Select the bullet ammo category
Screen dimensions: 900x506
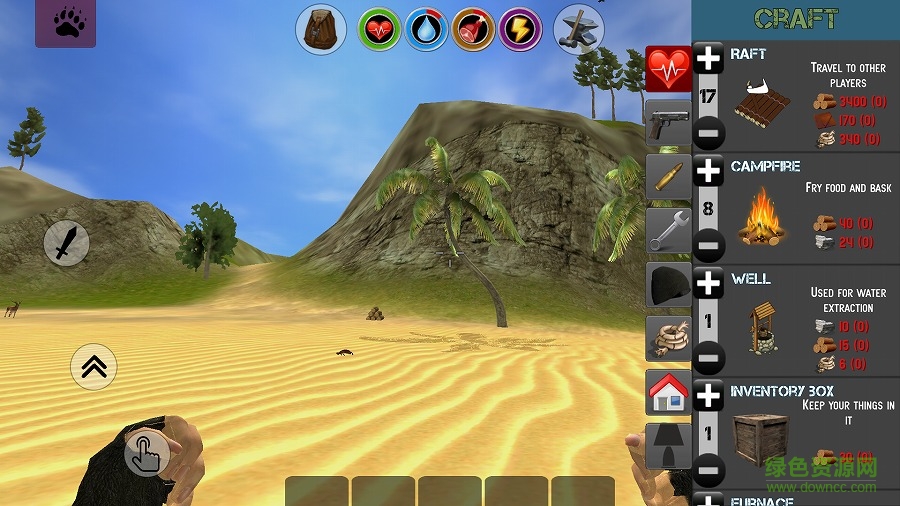click(668, 177)
